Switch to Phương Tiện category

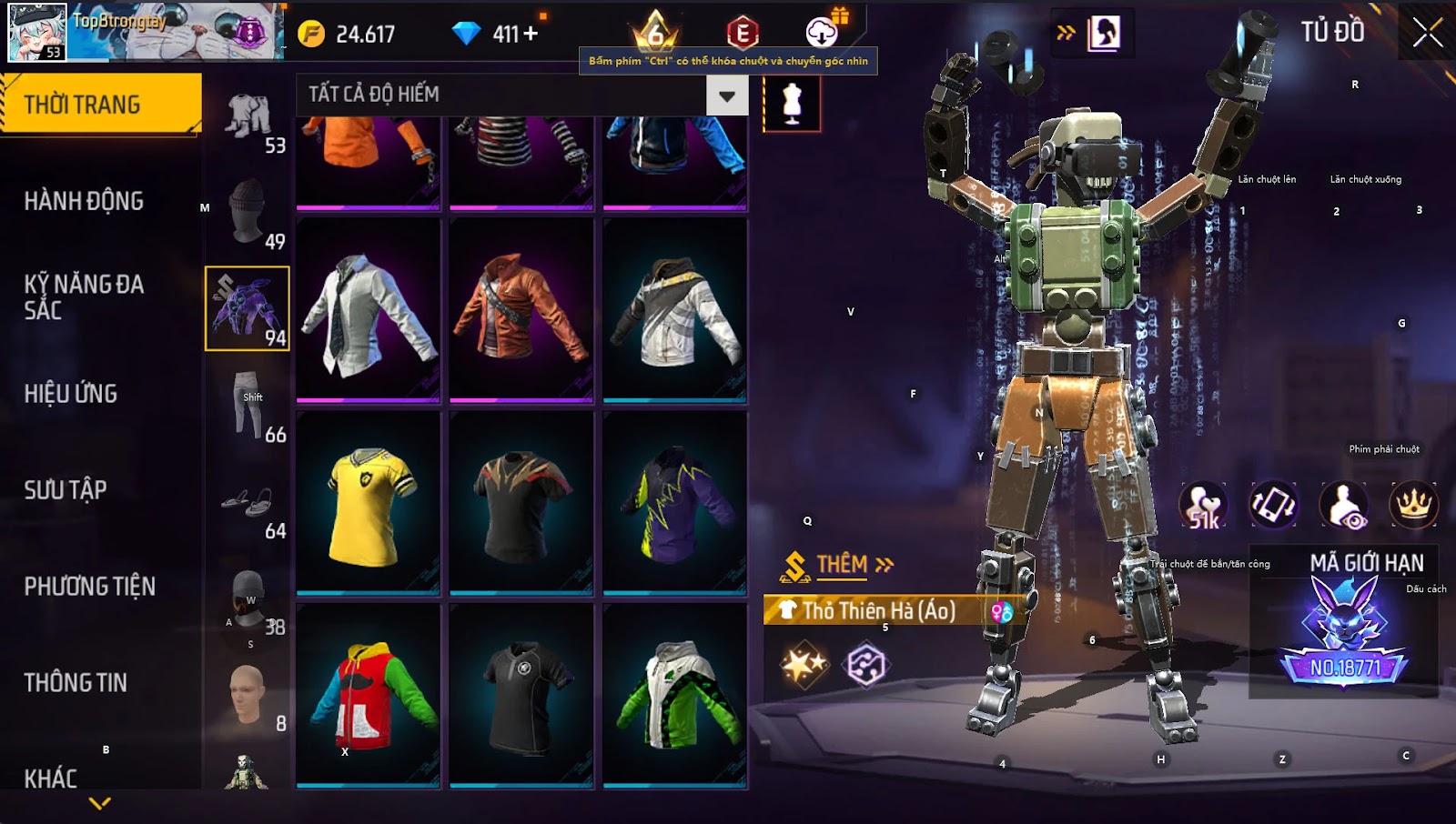89,587
